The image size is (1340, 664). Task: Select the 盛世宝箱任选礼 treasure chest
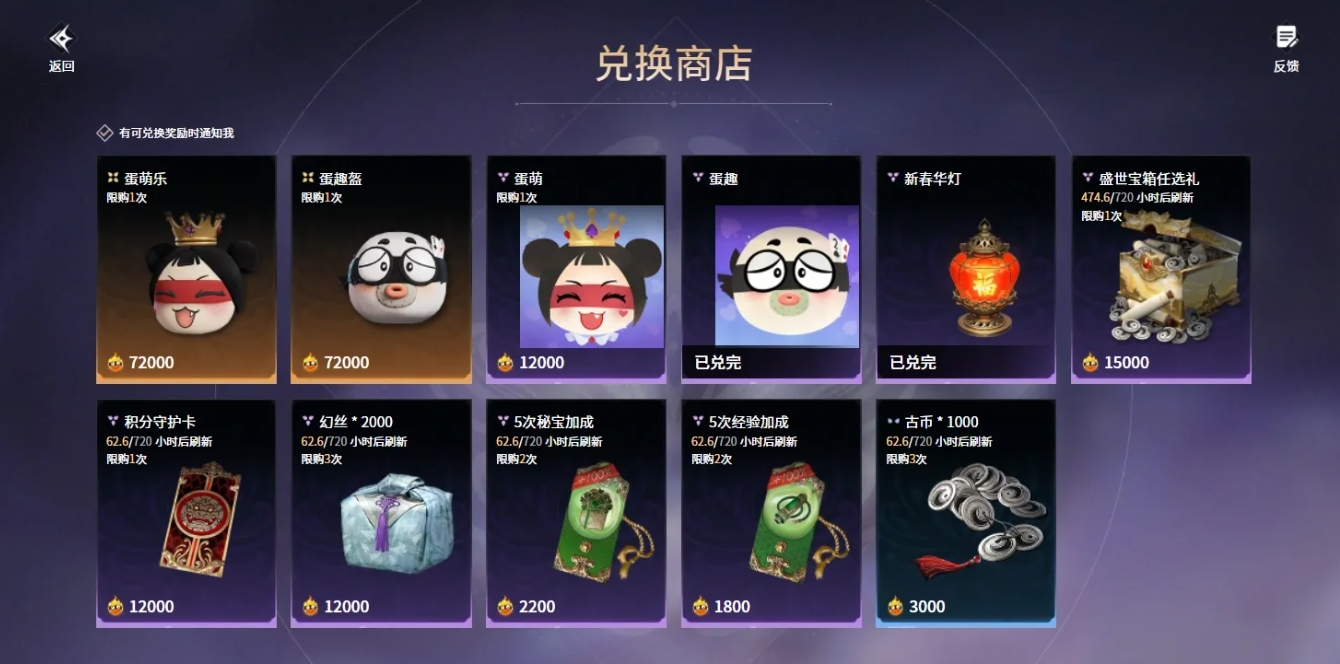(1161, 269)
